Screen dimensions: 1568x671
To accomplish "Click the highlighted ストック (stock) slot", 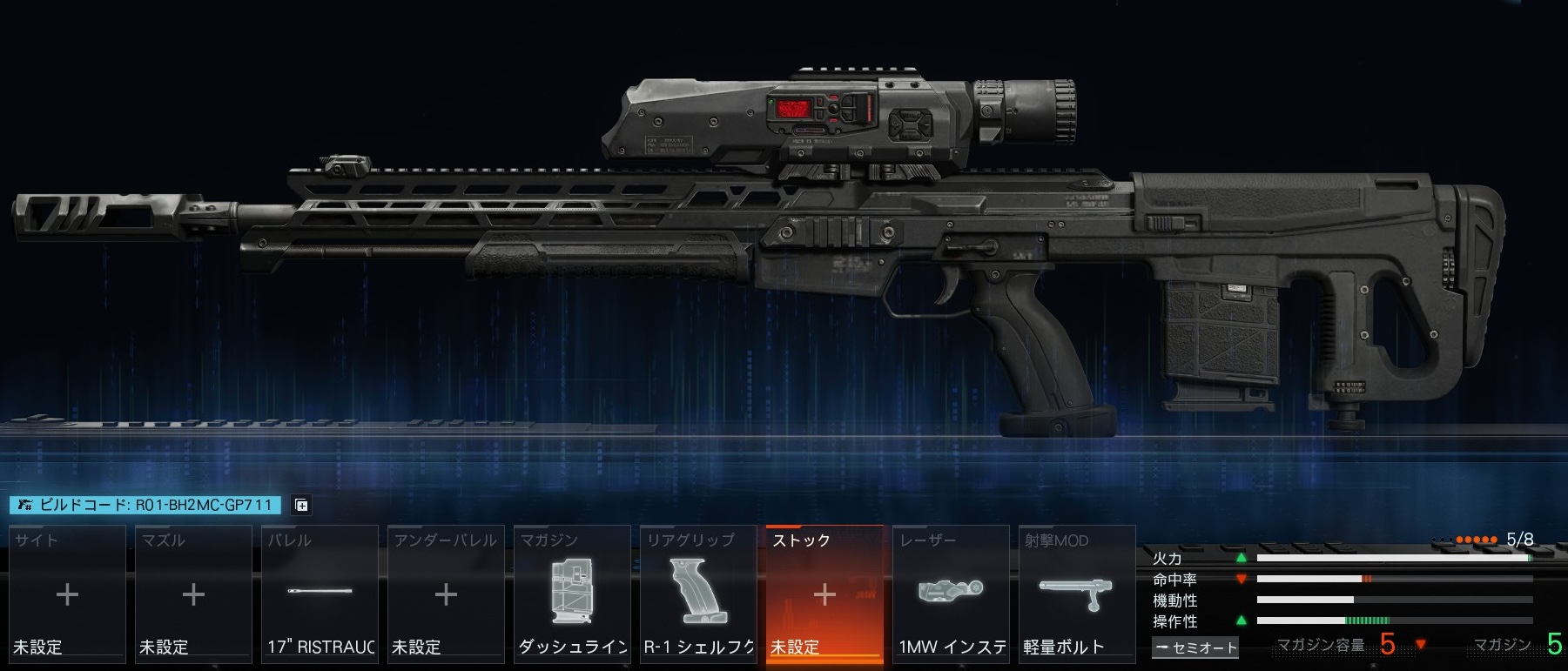I will [824, 594].
